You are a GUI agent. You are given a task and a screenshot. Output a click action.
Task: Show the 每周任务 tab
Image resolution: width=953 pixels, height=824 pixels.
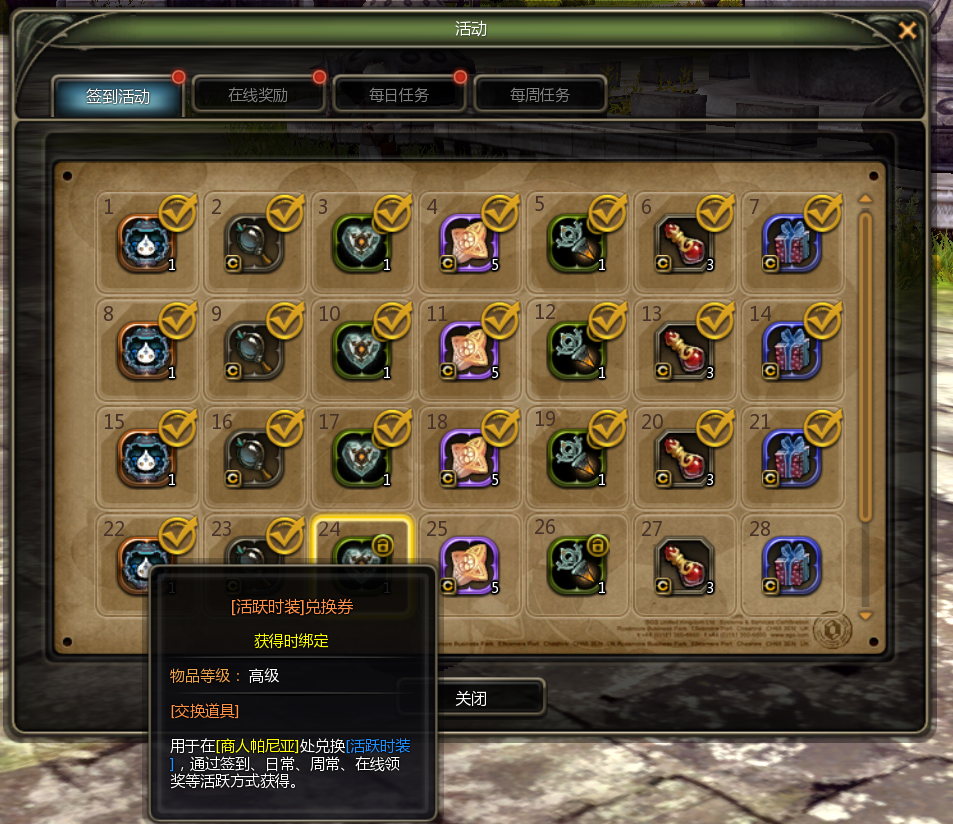tap(540, 96)
